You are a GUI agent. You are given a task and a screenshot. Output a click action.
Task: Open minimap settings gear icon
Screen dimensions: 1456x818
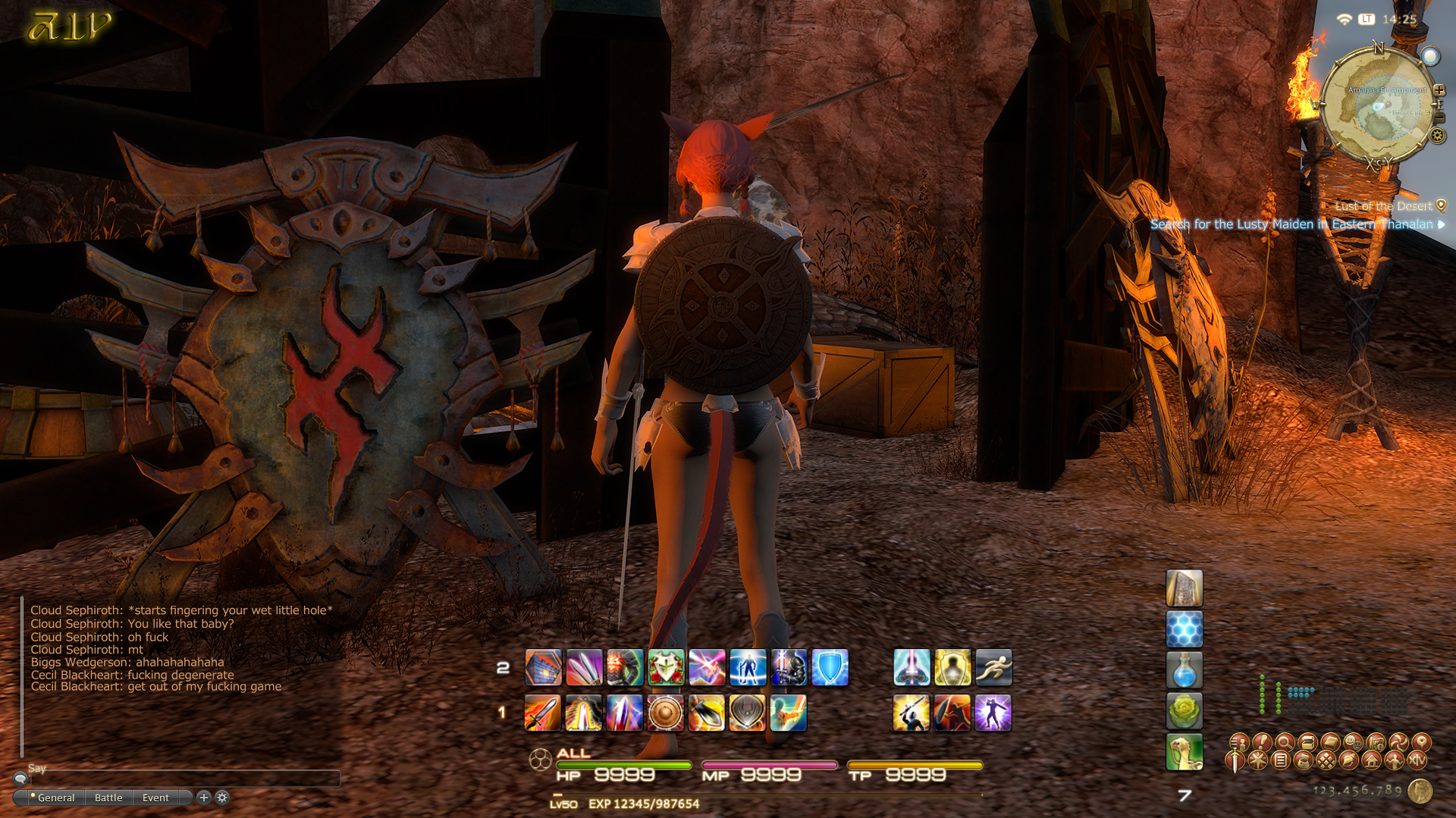point(1437,136)
